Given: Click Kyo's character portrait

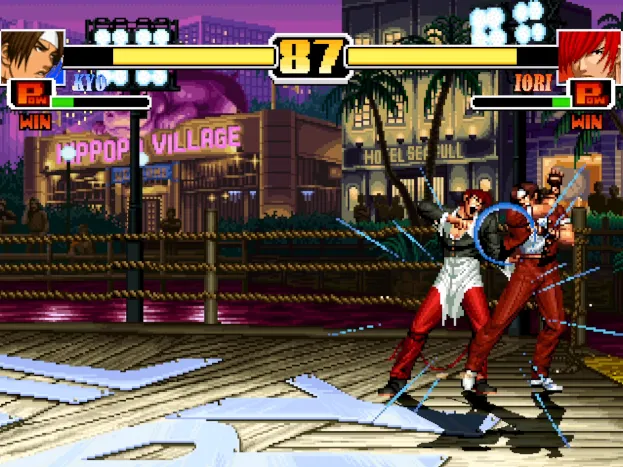Looking at the screenshot, I should (x=31, y=54).
